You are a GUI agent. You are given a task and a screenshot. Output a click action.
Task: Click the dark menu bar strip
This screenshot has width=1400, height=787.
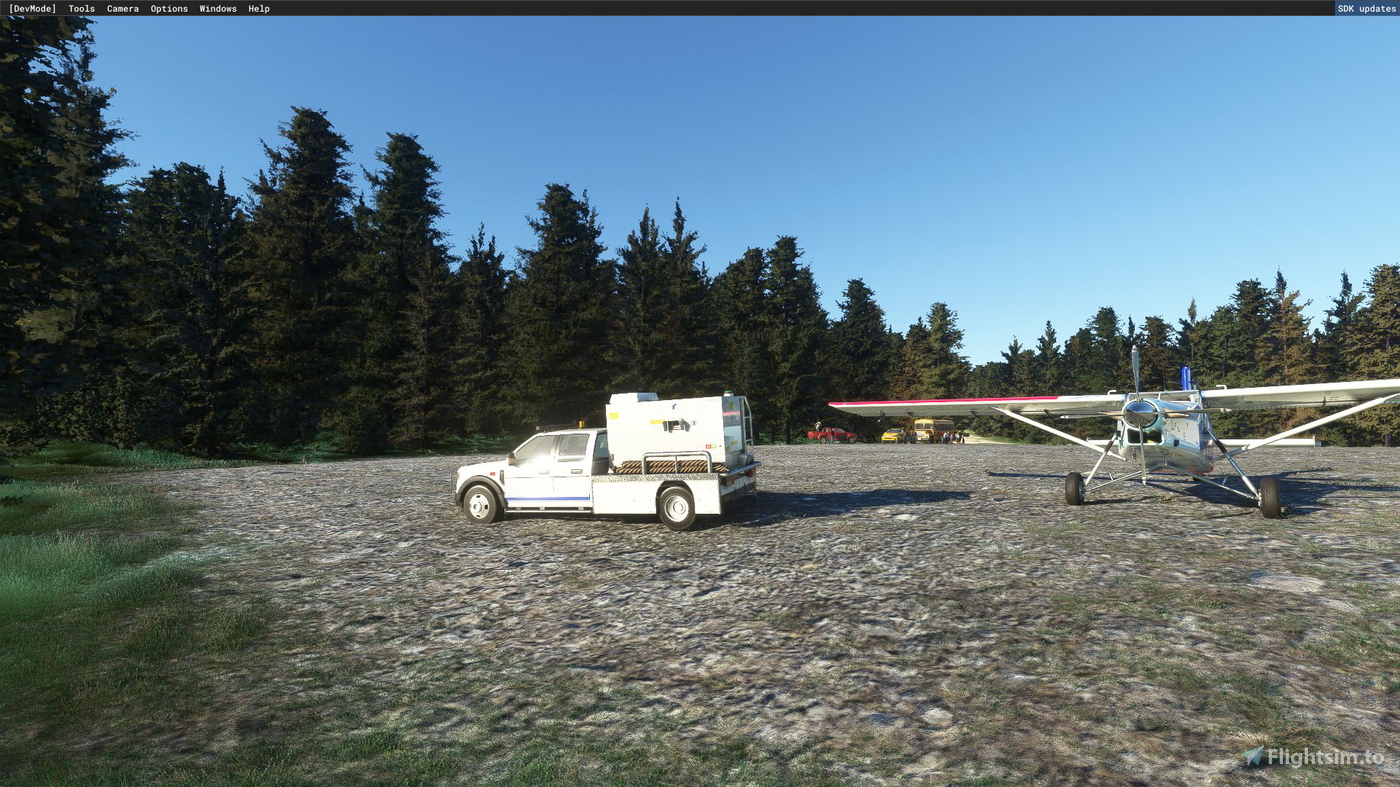coord(700,8)
